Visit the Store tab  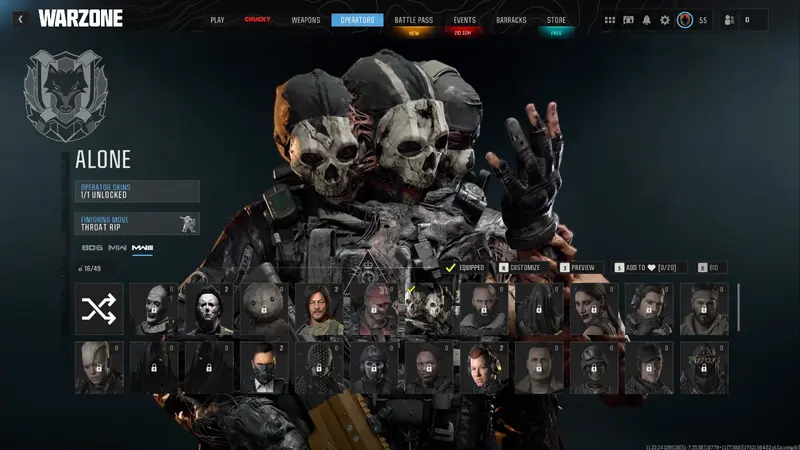[556, 20]
